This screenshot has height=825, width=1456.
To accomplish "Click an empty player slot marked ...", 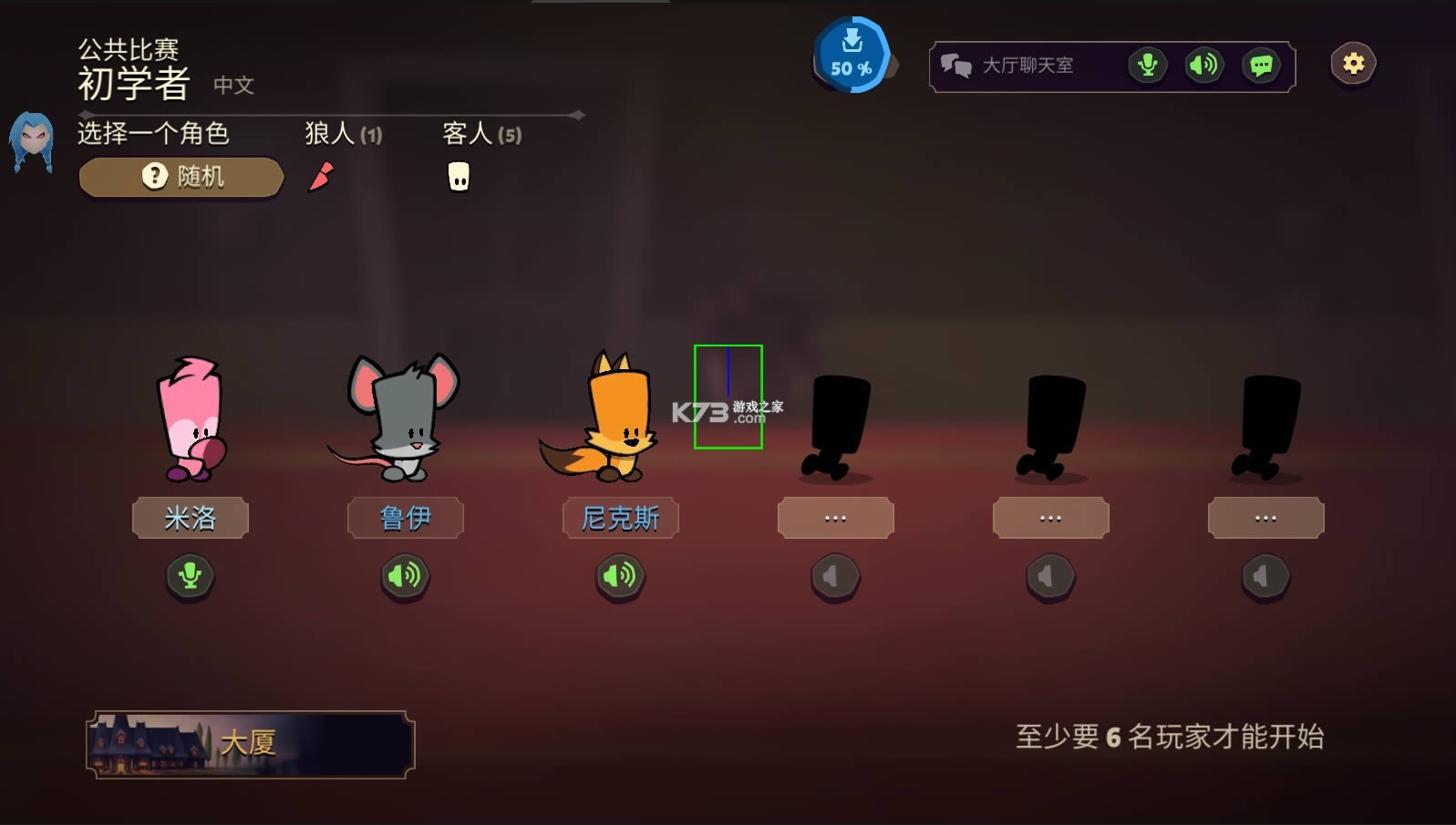I will click(x=834, y=517).
